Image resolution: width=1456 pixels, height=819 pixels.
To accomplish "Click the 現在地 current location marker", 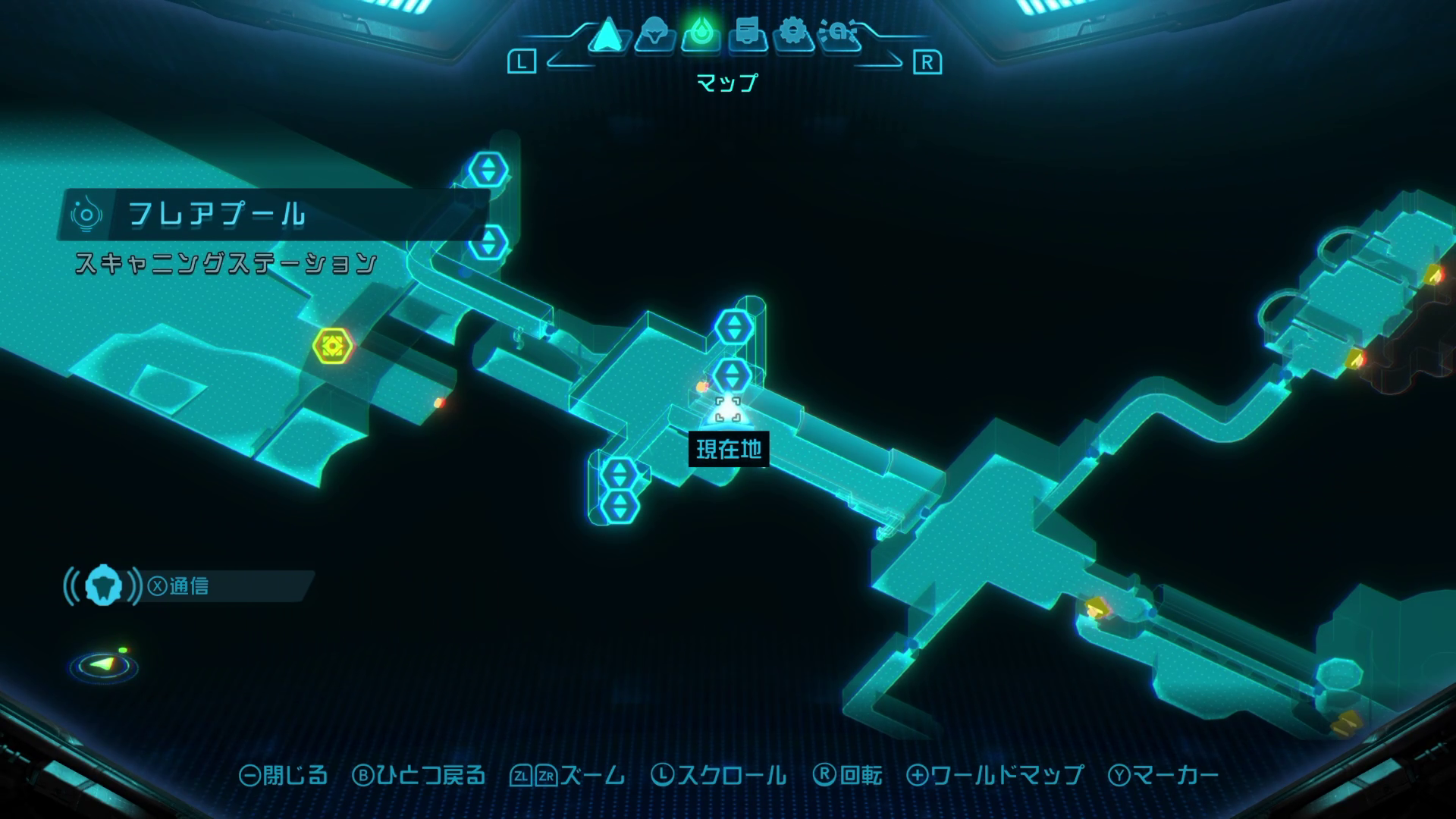I will (x=728, y=410).
